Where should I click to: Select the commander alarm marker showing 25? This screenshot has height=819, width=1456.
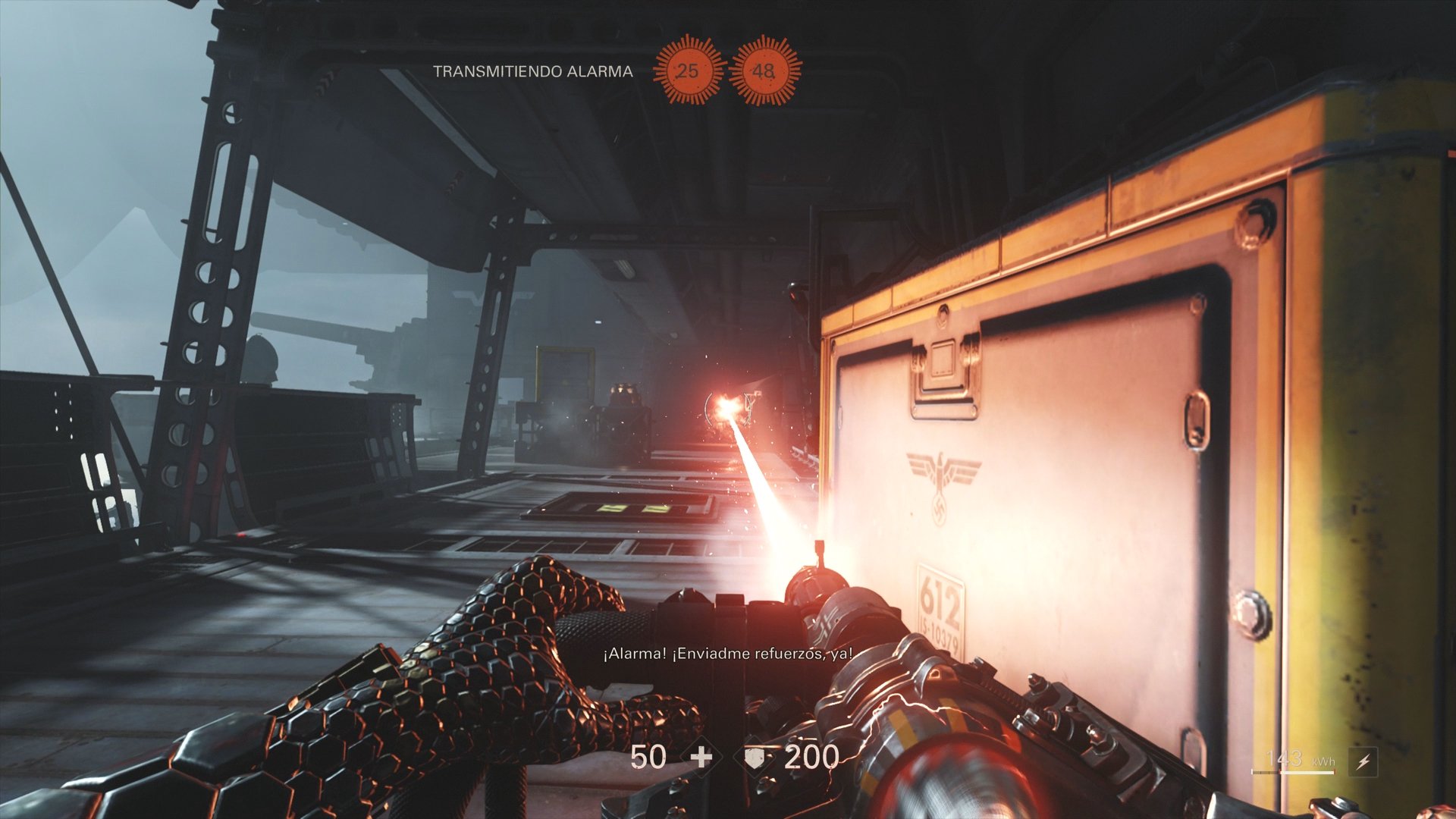pos(688,71)
